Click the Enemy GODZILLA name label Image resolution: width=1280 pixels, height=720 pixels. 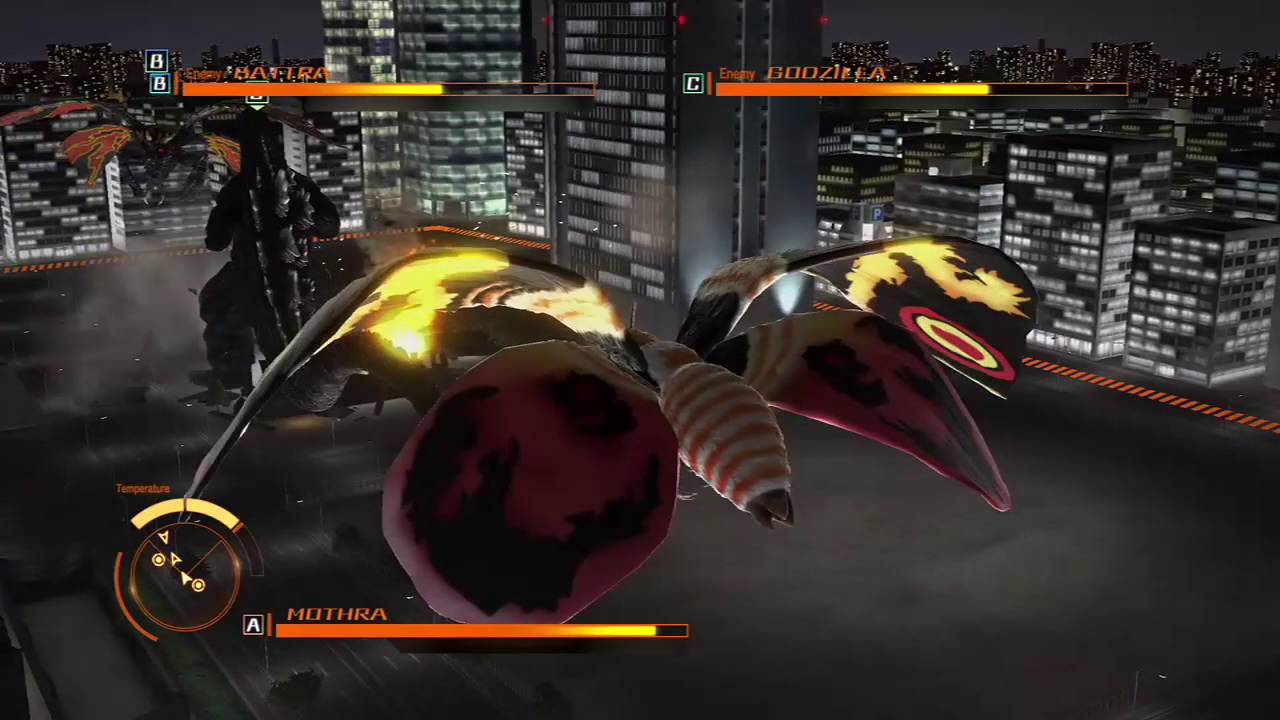(806, 73)
